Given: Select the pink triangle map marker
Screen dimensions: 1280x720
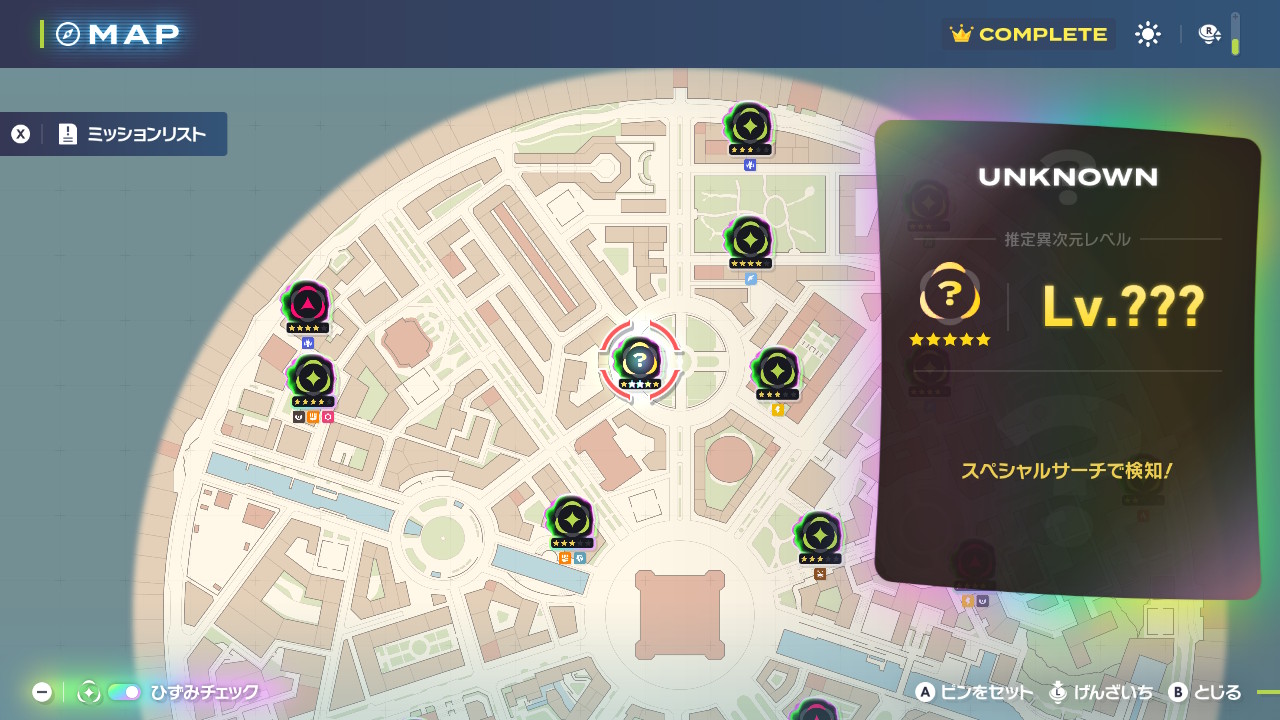Looking at the screenshot, I should pos(306,304).
